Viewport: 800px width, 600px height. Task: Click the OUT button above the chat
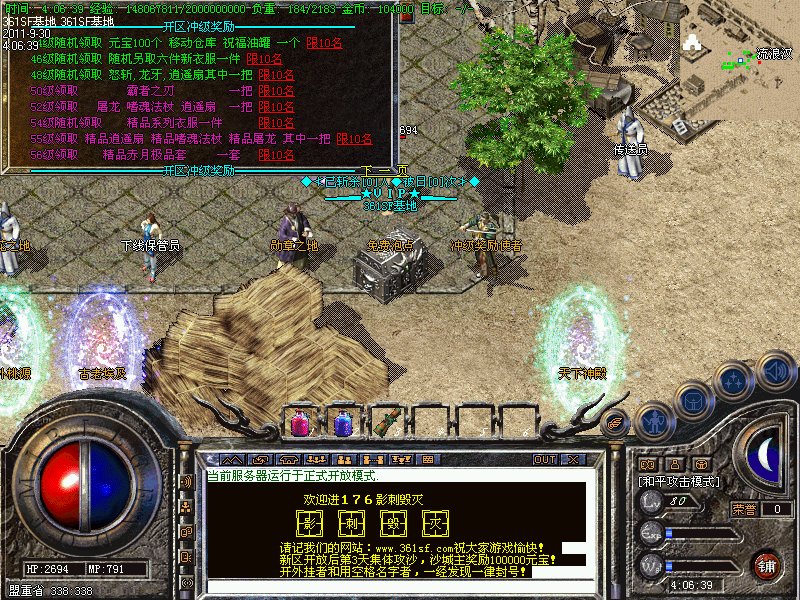coord(545,459)
